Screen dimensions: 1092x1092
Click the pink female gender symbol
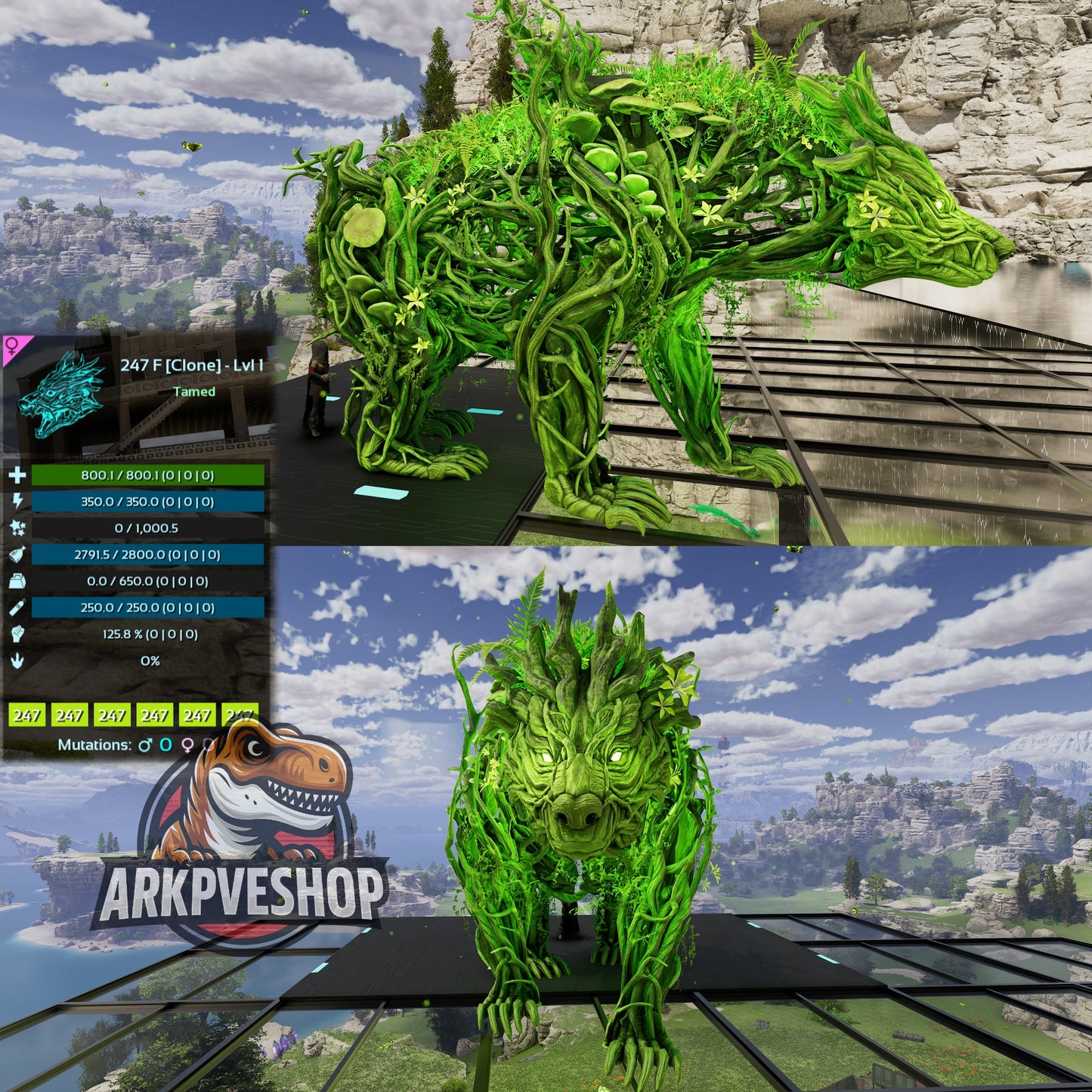coord(13,347)
